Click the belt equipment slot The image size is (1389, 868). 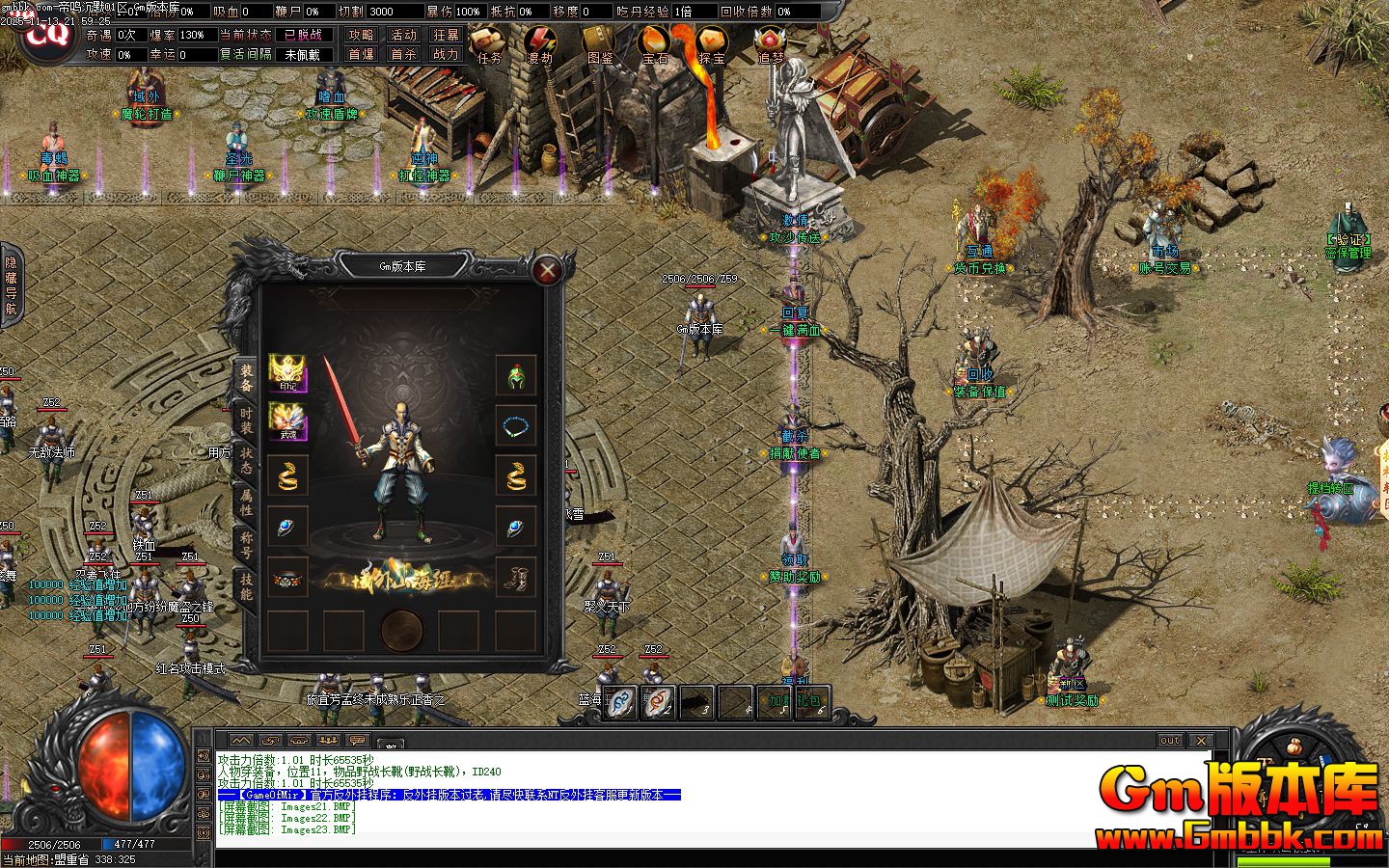tap(287, 577)
